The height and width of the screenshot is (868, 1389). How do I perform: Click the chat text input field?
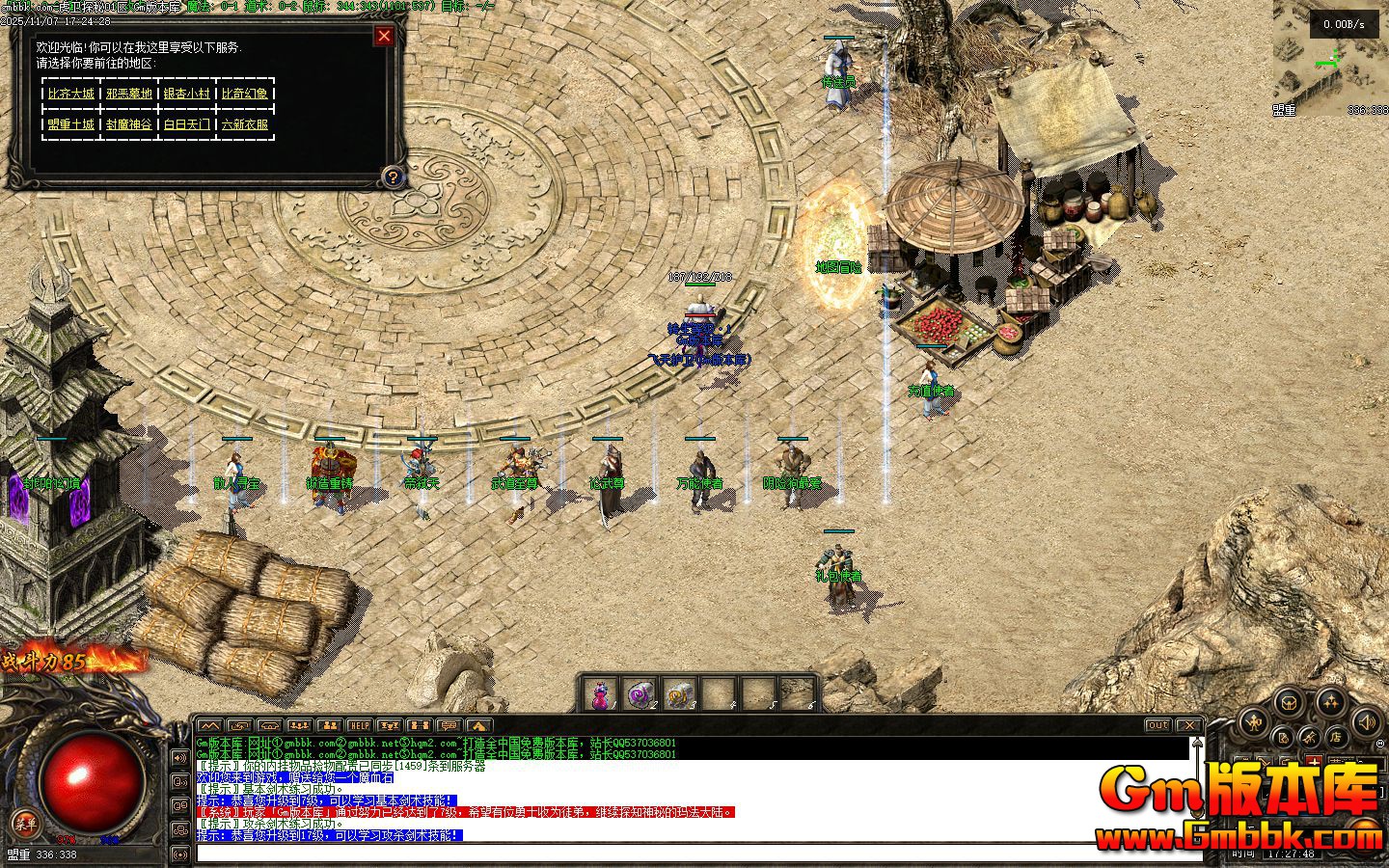tap(675, 853)
